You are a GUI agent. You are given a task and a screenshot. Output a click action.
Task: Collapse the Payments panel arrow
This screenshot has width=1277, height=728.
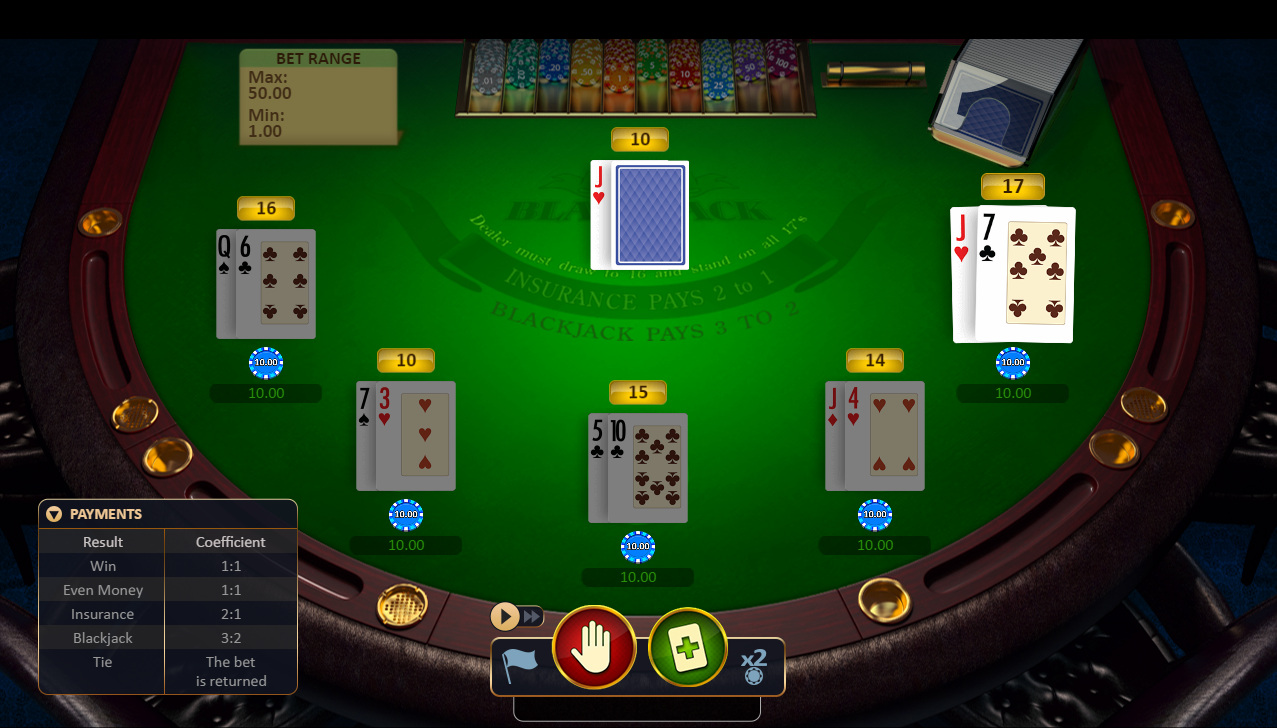(x=54, y=514)
